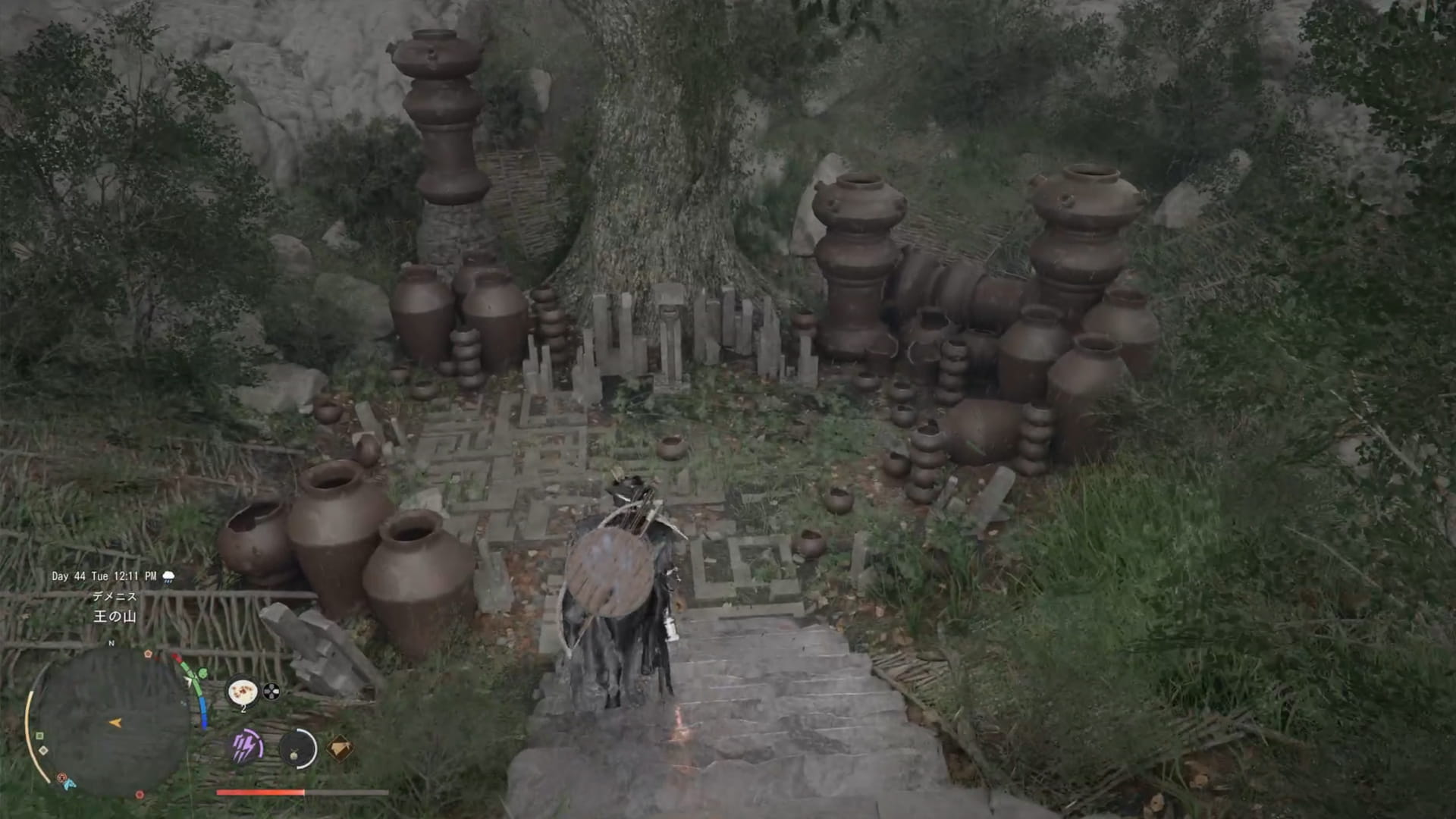Activate the purple lightning claw skill
Viewport: 1456px width, 819px height.
click(246, 748)
